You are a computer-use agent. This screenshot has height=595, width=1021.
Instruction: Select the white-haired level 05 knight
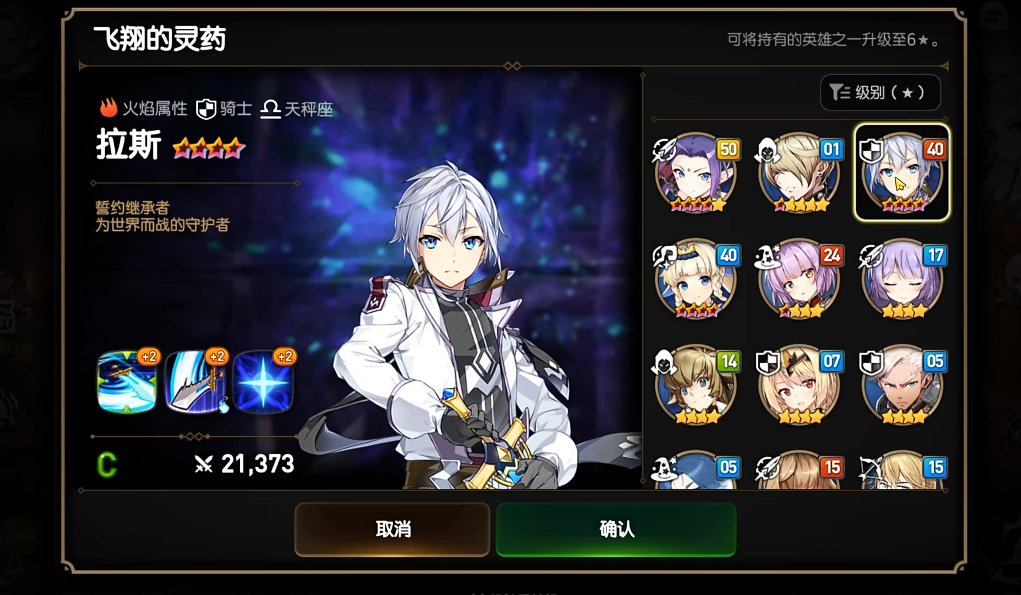(x=902, y=385)
